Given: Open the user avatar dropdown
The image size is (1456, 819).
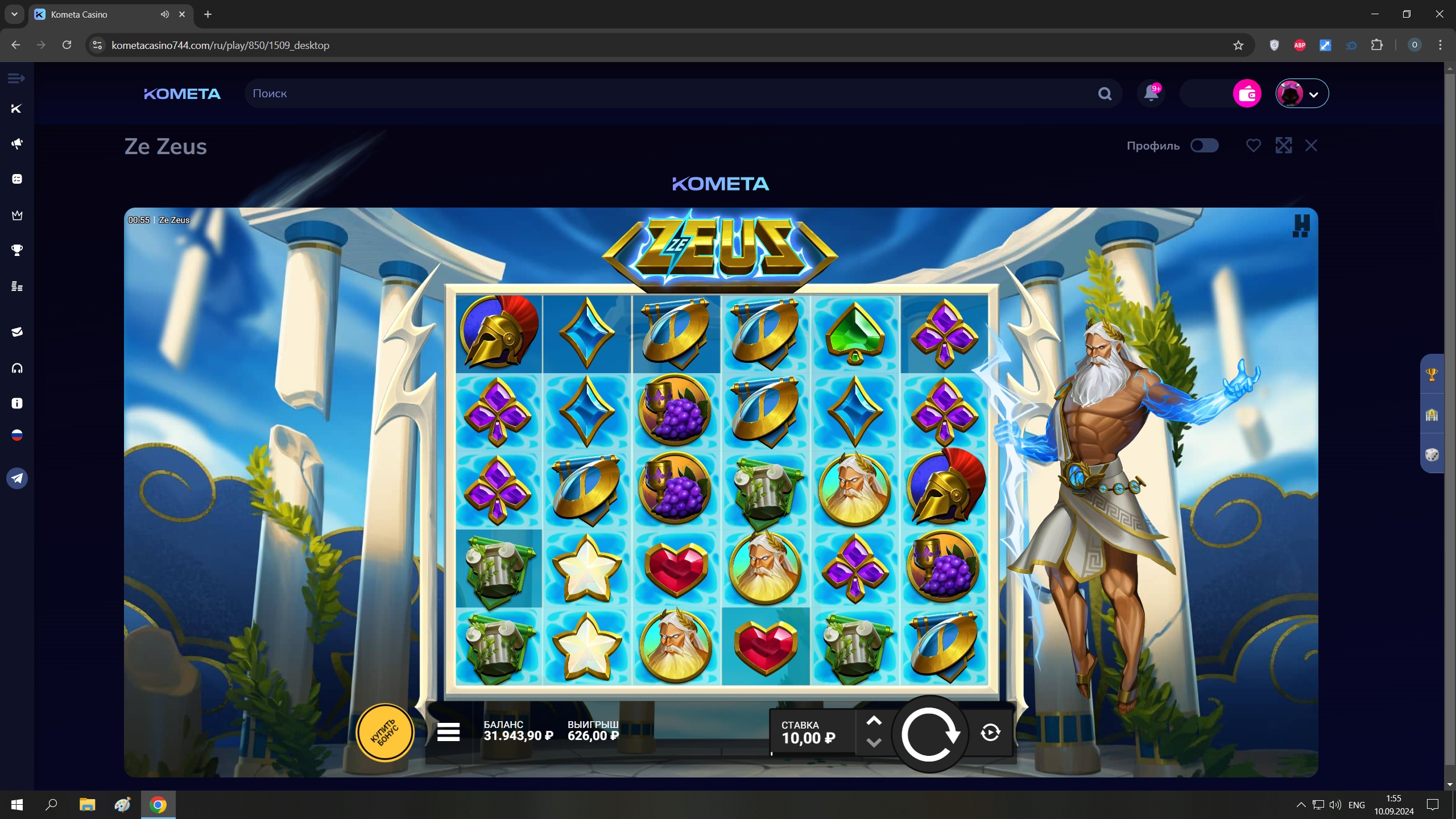Looking at the screenshot, I should point(1302,93).
